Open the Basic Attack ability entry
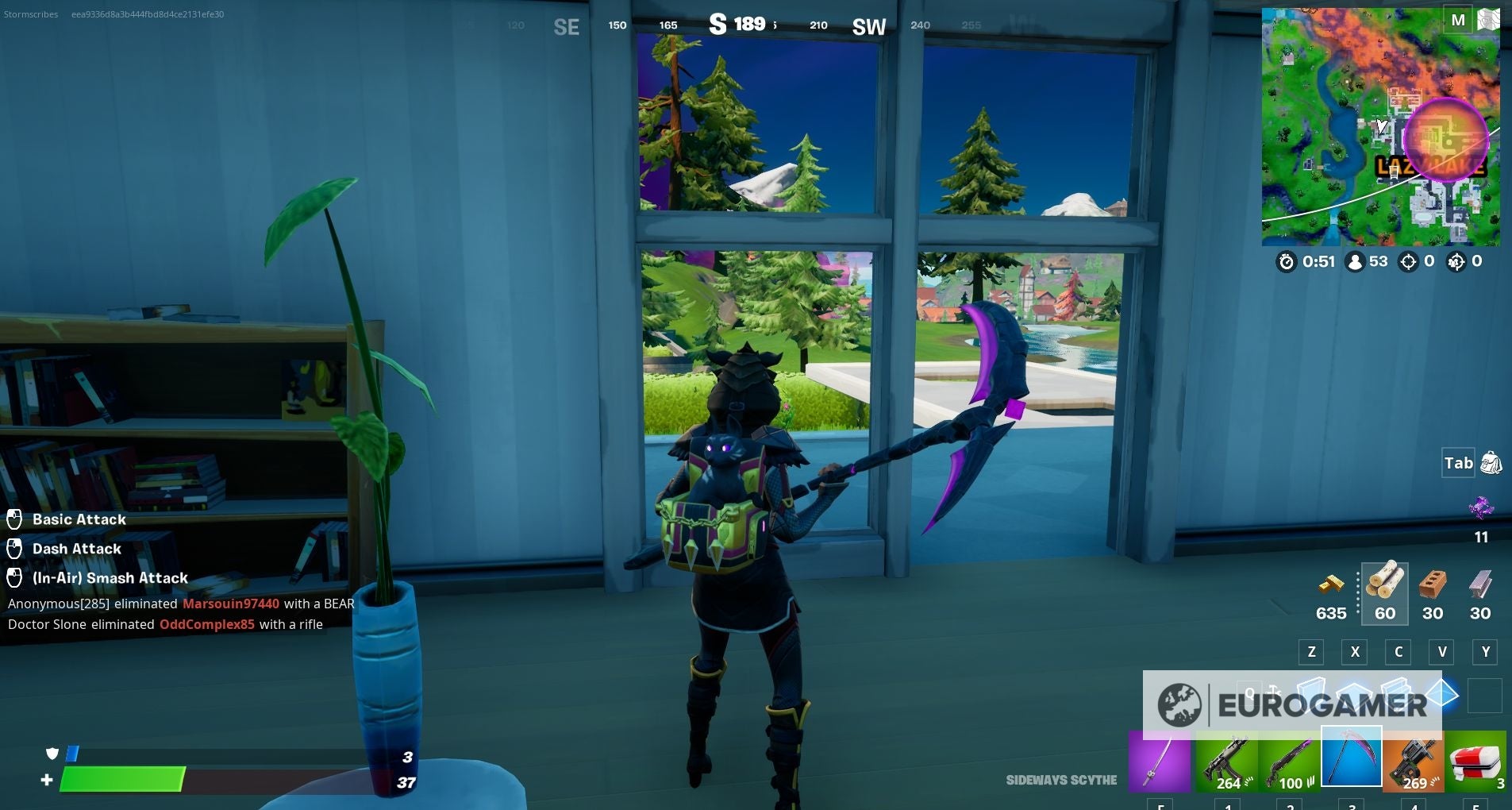Image resolution: width=1512 pixels, height=810 pixels. pyautogui.click(x=79, y=519)
